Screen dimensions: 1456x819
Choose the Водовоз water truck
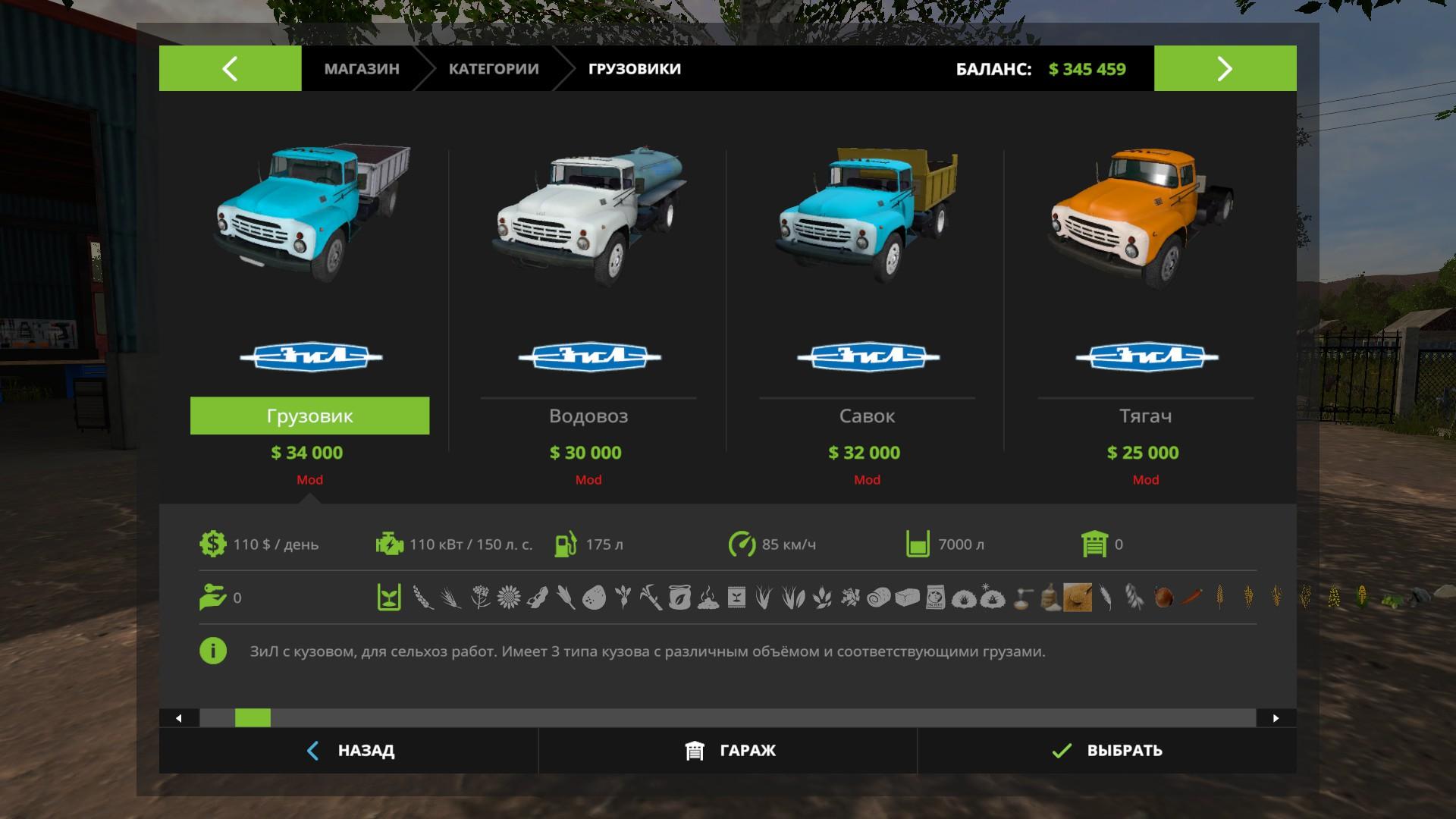click(x=588, y=416)
